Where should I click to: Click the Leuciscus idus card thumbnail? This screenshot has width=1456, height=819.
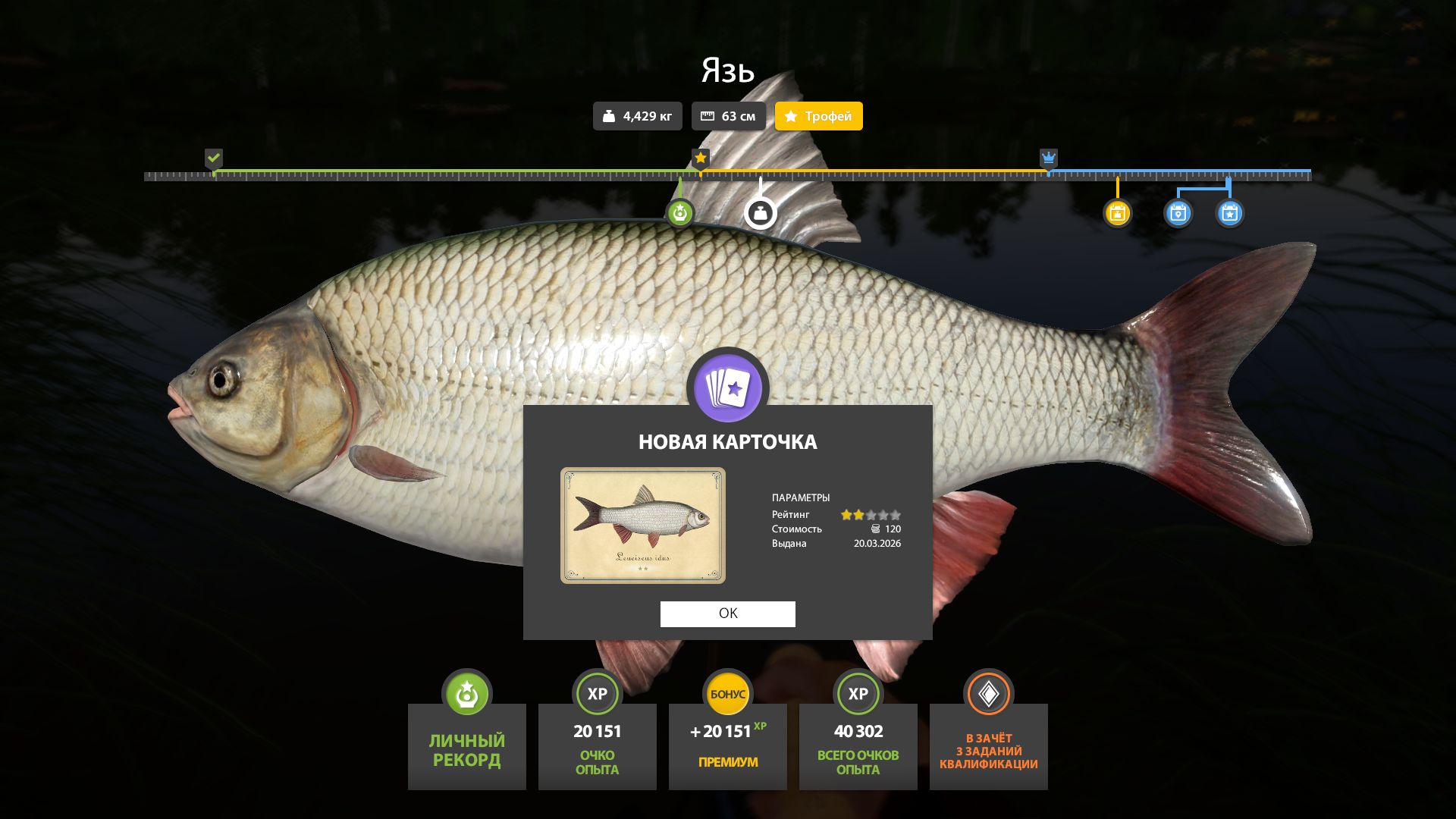point(642,526)
